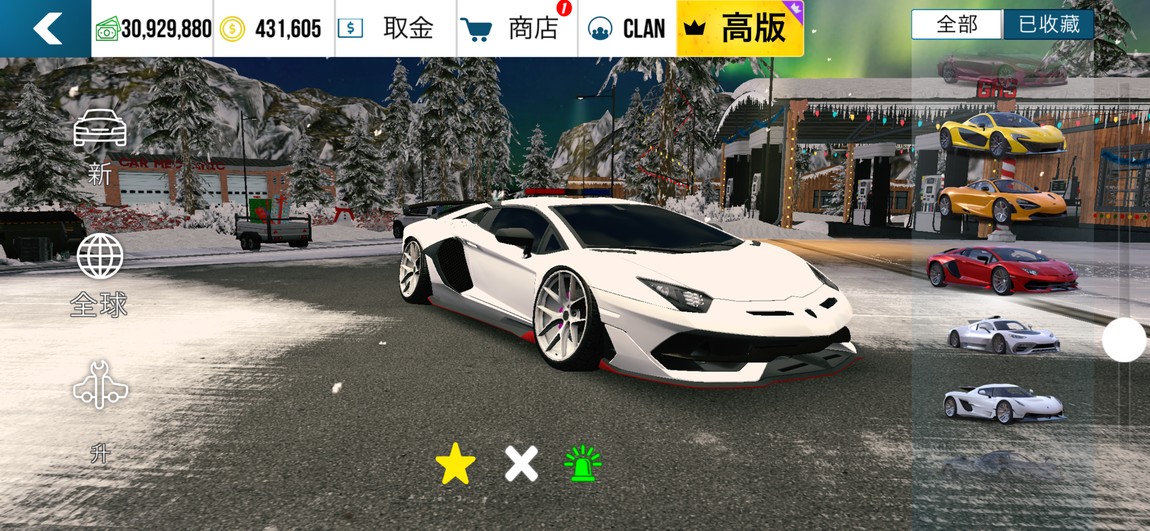Image resolution: width=1150 pixels, height=531 pixels.
Task: Select the yellow McLaren thumbnail
Action: [1002, 135]
